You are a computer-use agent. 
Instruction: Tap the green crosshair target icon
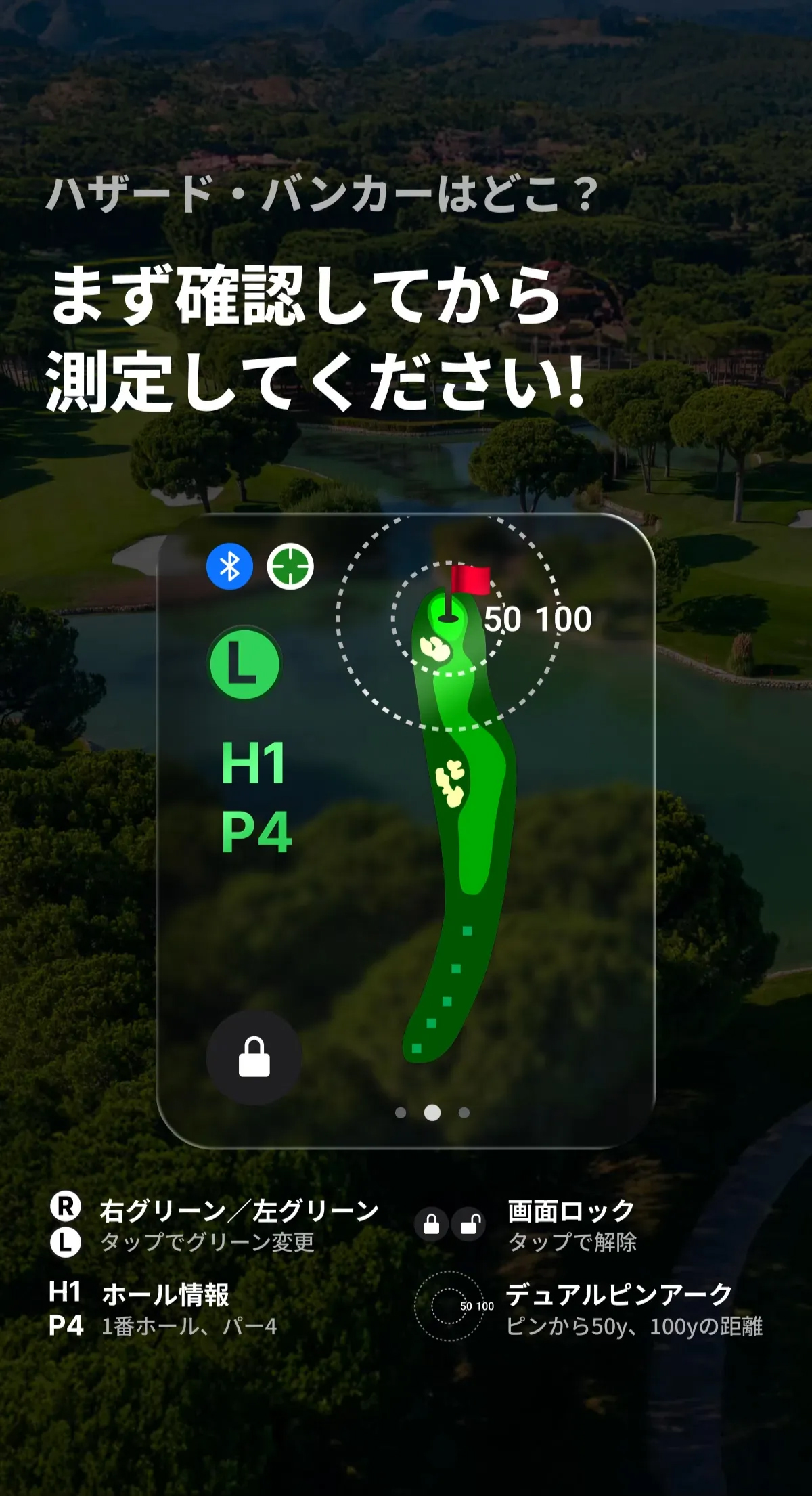(x=290, y=566)
